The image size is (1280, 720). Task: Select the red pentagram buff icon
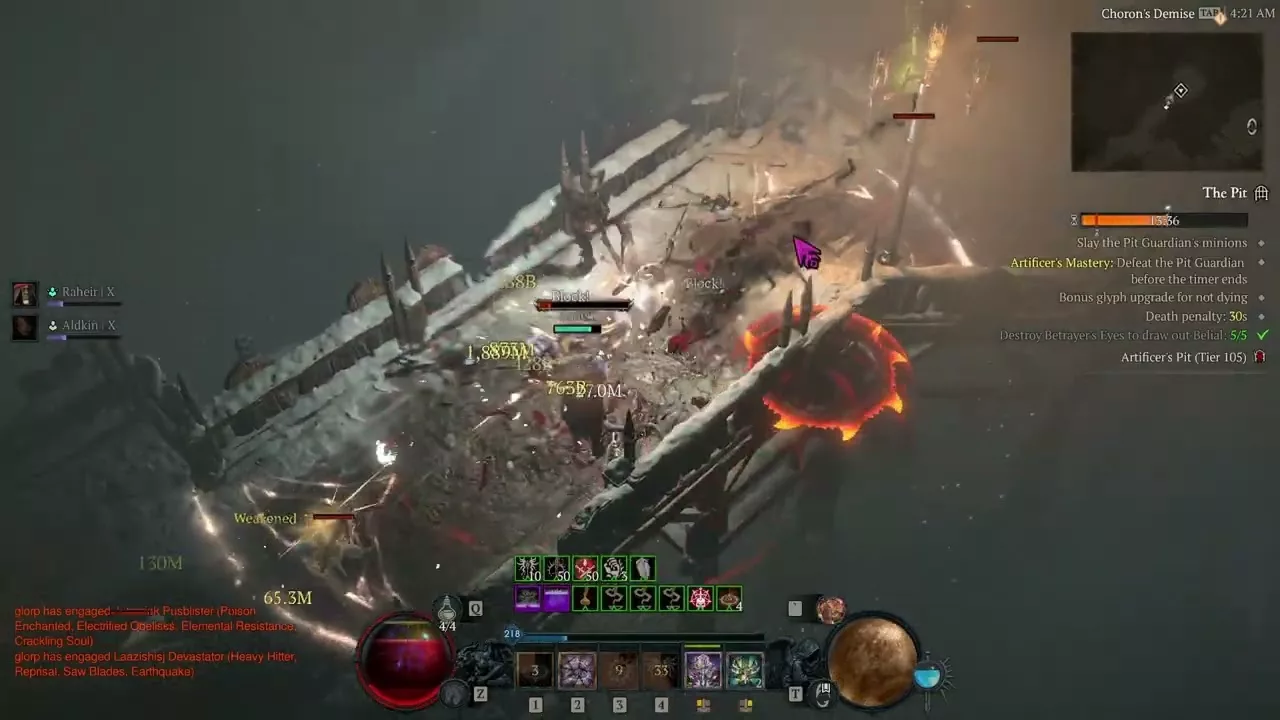click(x=701, y=599)
